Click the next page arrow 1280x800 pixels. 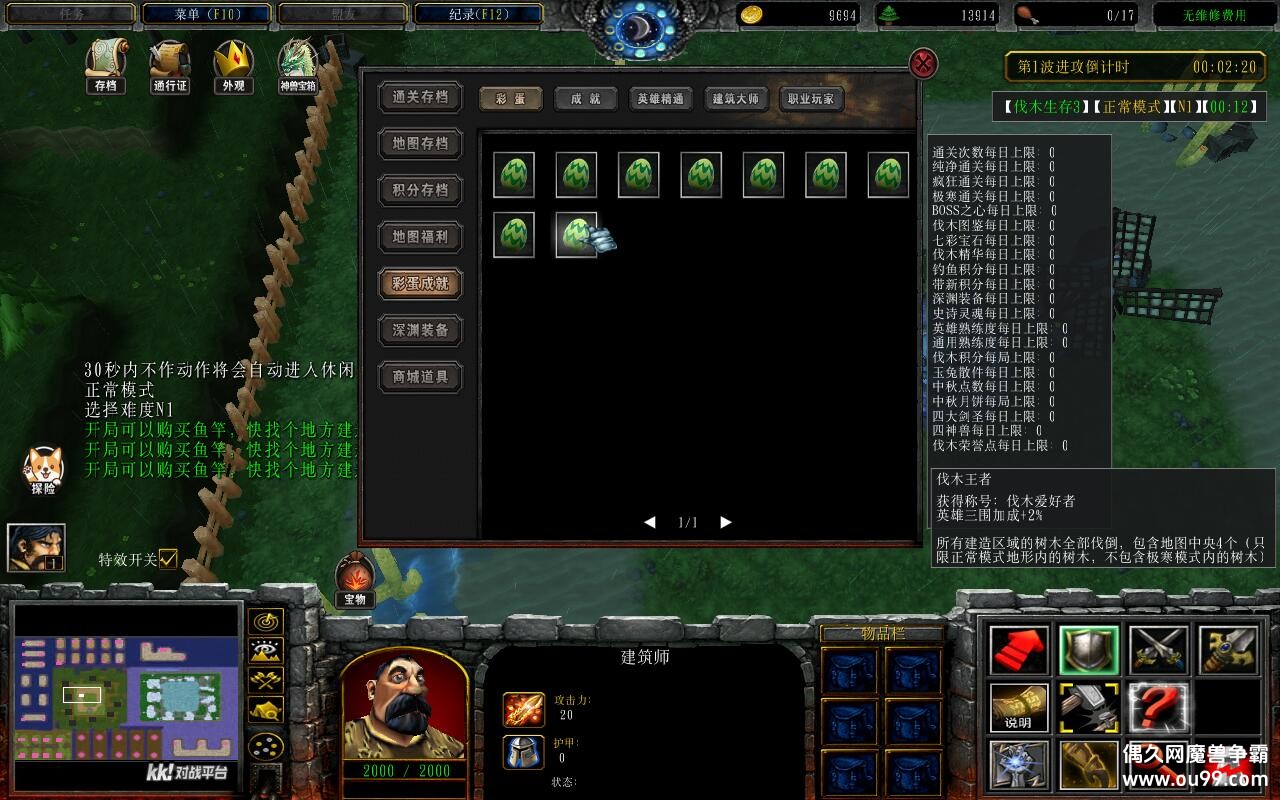(724, 521)
